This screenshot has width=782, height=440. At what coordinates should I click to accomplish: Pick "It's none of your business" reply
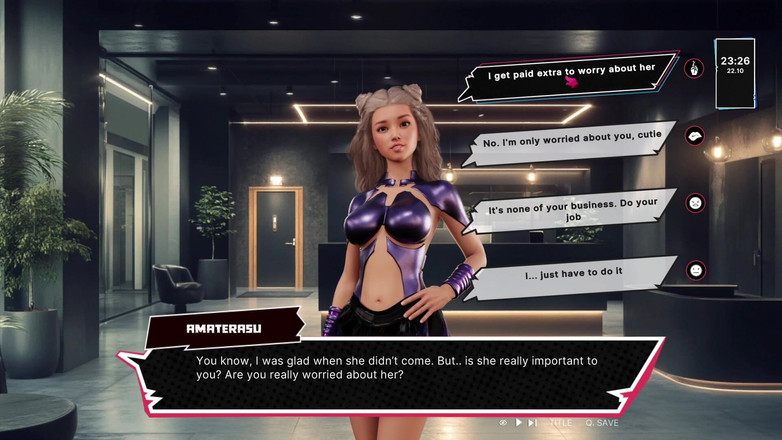572,210
